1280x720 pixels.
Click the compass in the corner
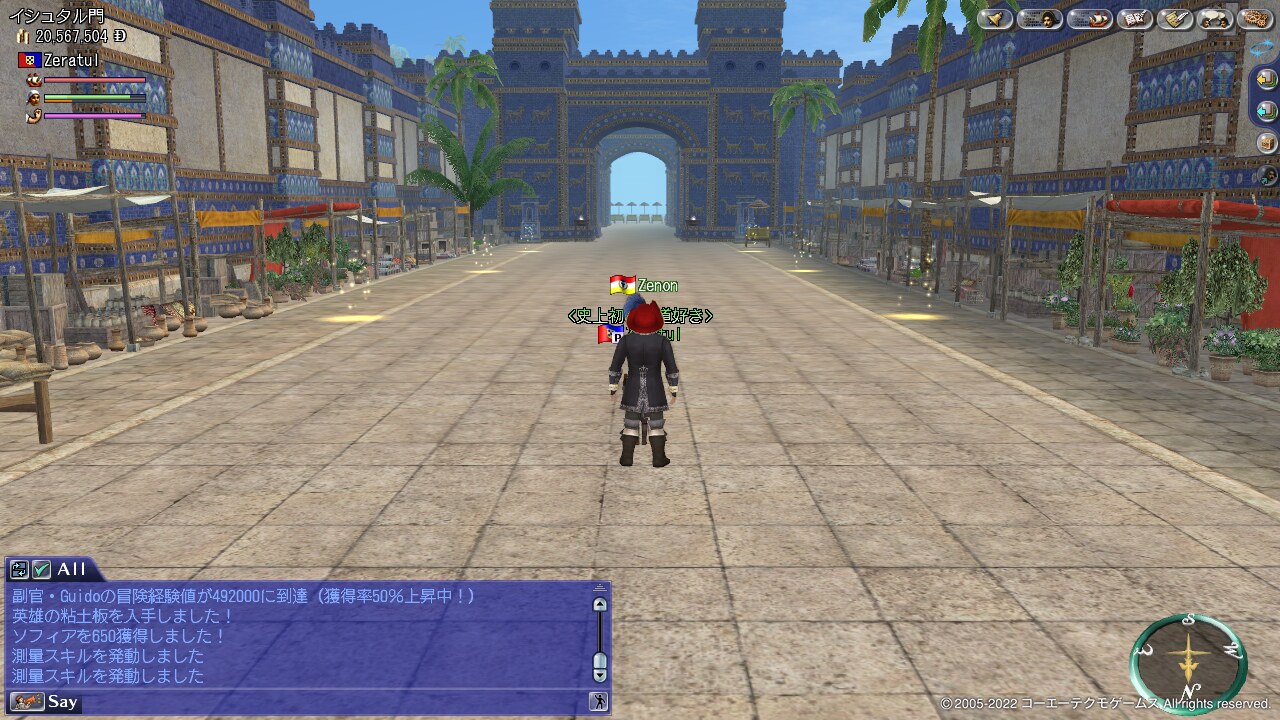pyautogui.click(x=1188, y=662)
